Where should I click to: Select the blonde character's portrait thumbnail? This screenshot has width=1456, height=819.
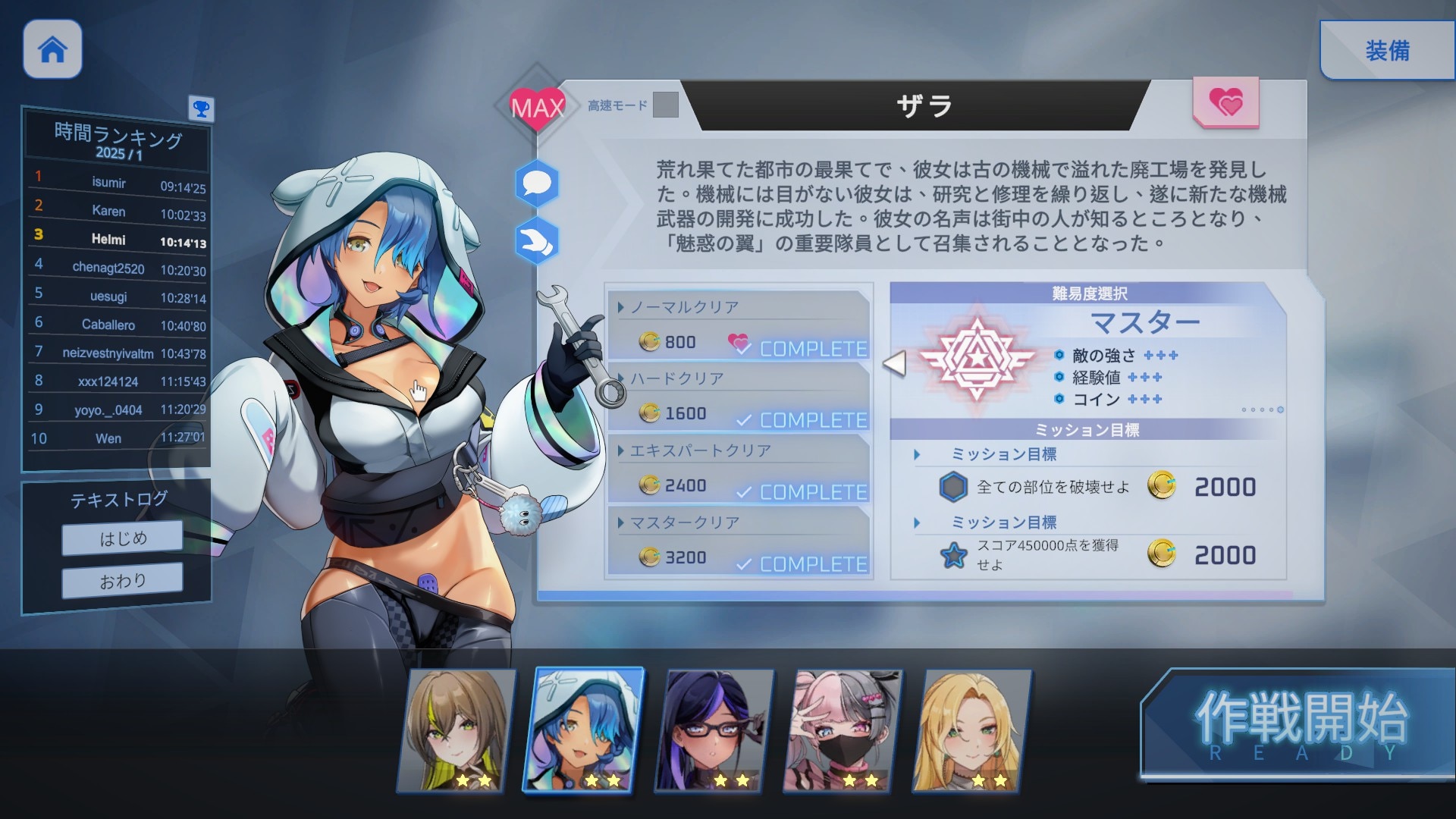point(974,730)
